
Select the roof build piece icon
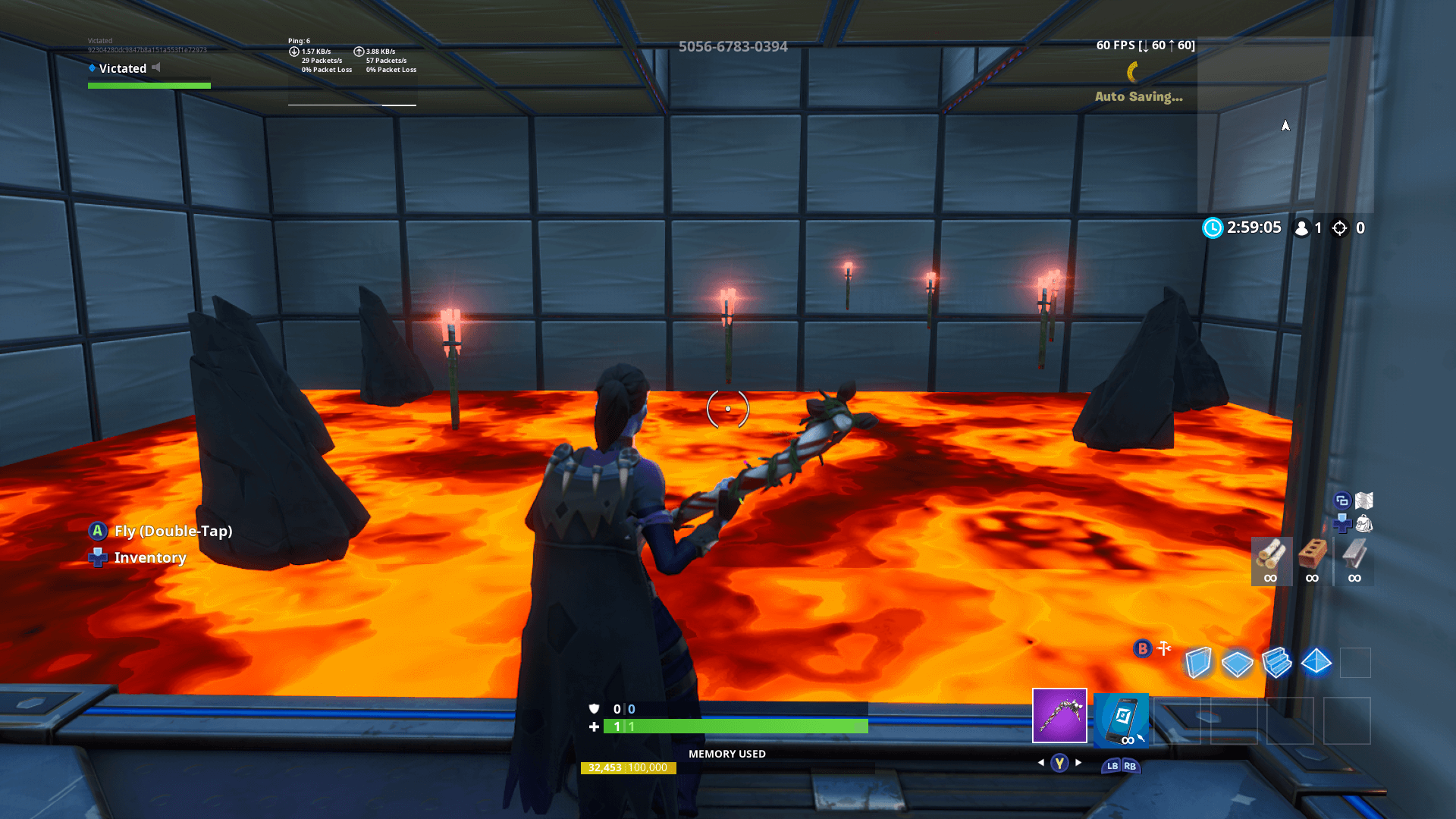tap(1316, 662)
